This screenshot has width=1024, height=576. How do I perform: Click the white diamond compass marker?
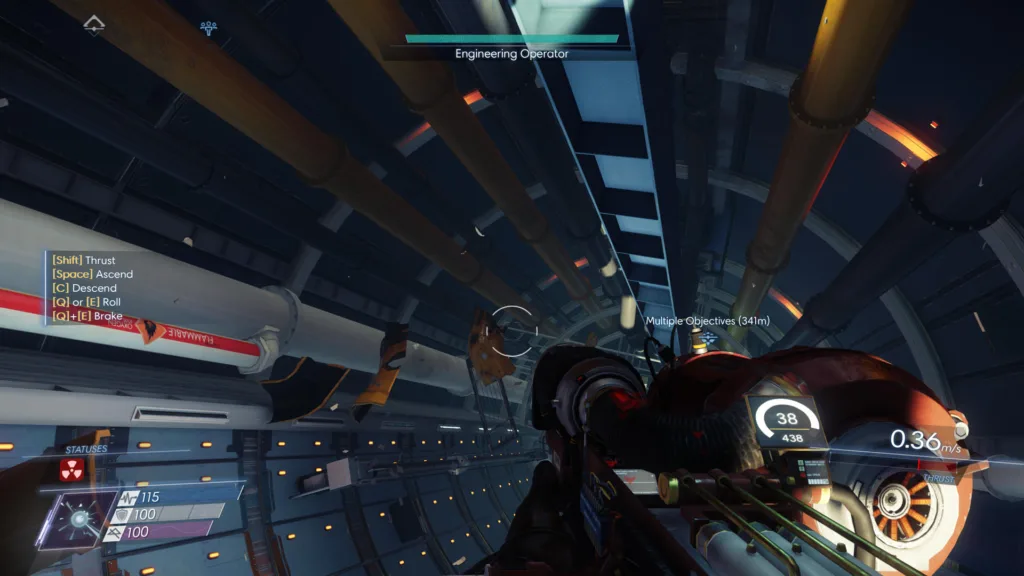pos(94,24)
